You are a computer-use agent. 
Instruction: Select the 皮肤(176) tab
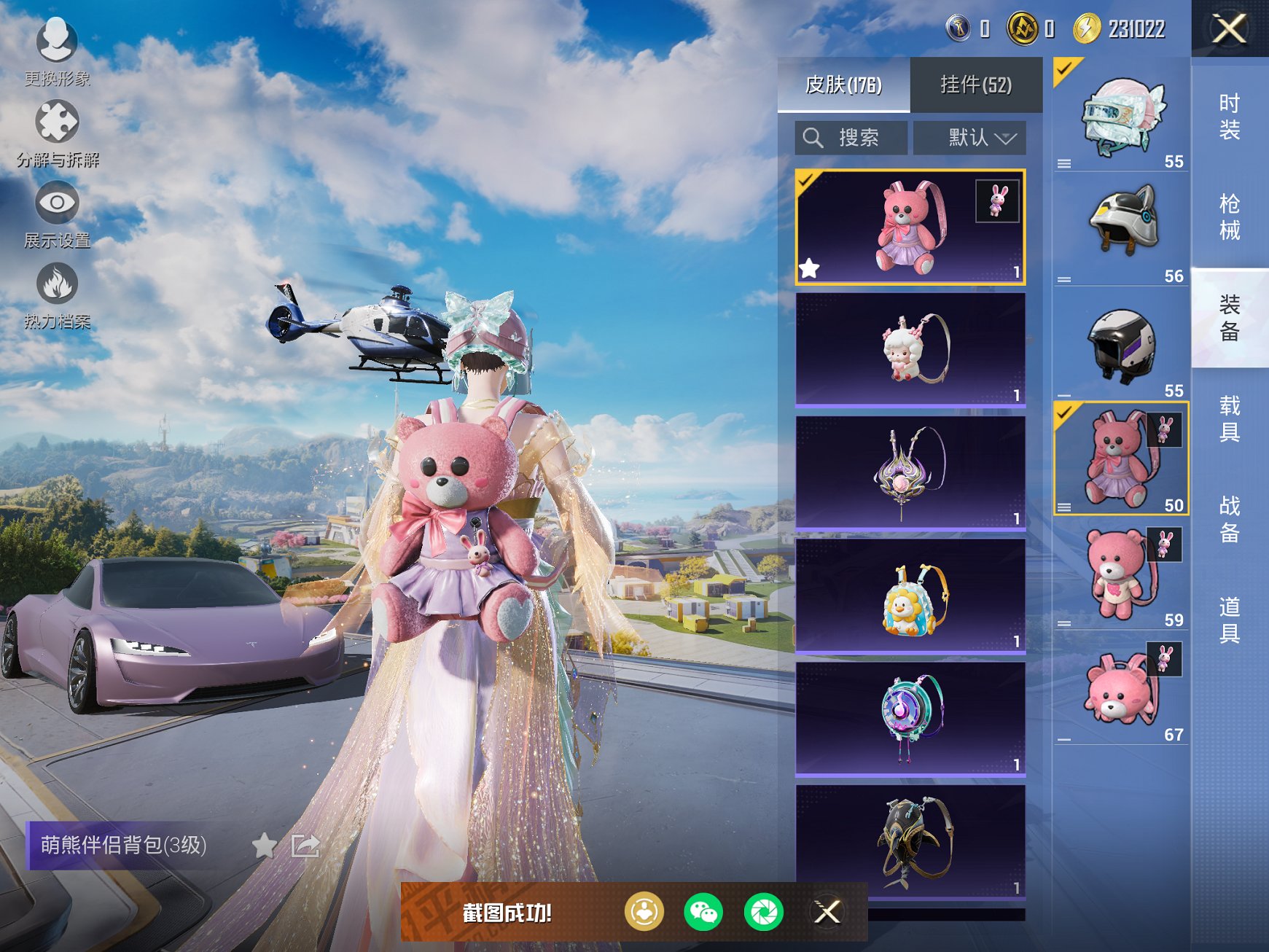[843, 85]
